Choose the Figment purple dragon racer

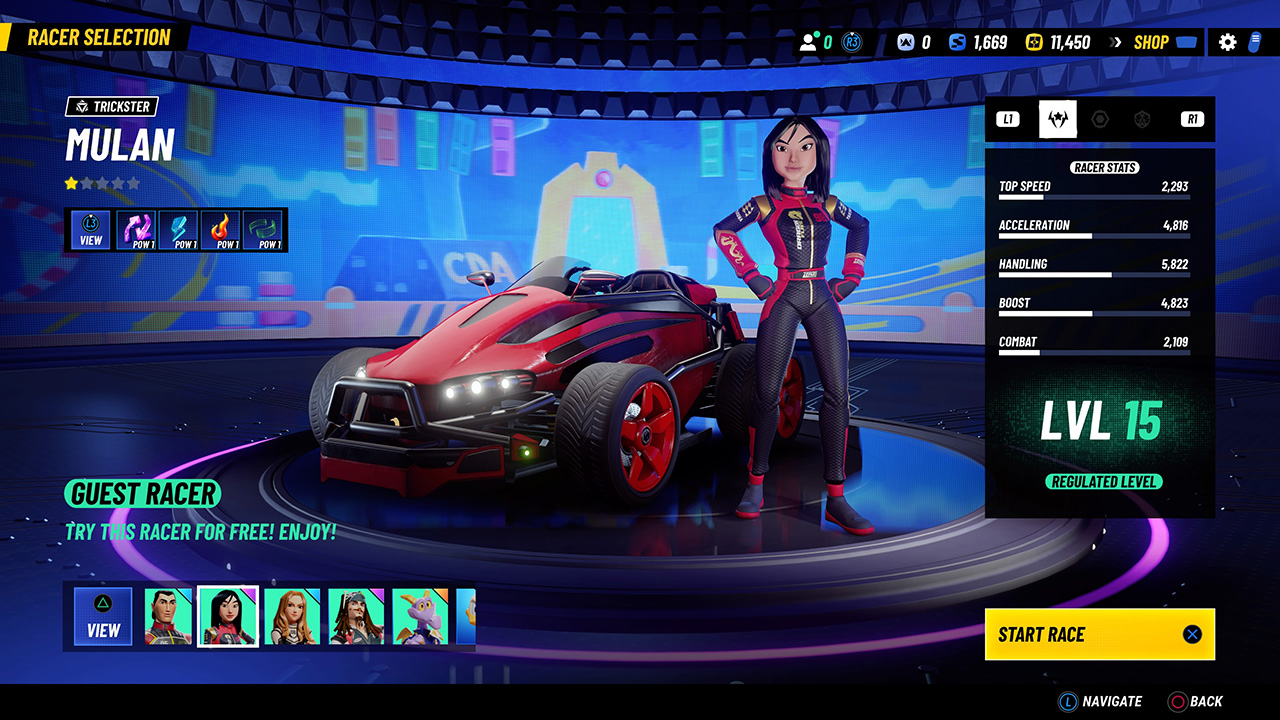tap(420, 616)
